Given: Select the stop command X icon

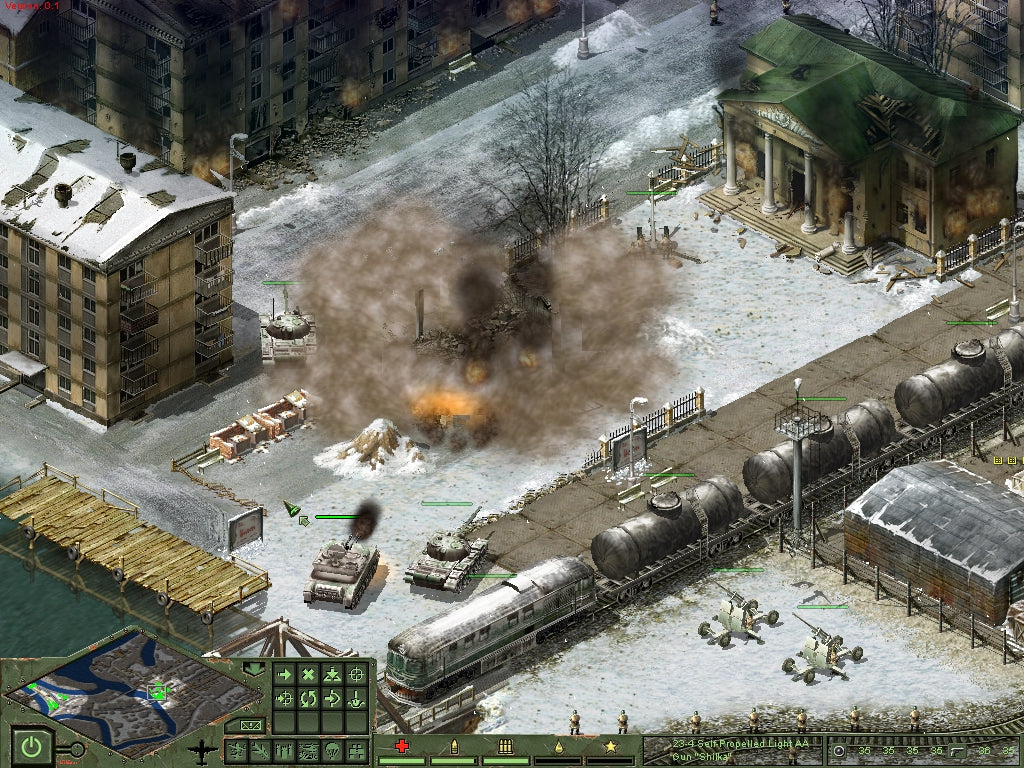Looking at the screenshot, I should (x=308, y=675).
